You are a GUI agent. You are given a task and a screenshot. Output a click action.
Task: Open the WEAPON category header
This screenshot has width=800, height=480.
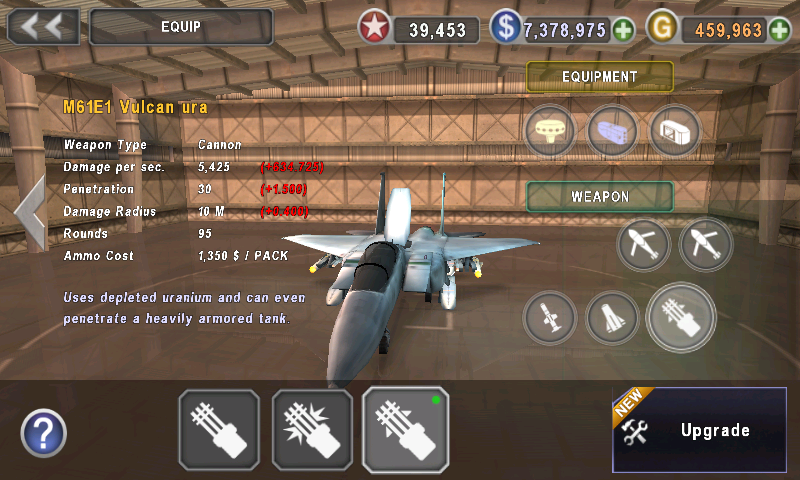click(x=600, y=196)
